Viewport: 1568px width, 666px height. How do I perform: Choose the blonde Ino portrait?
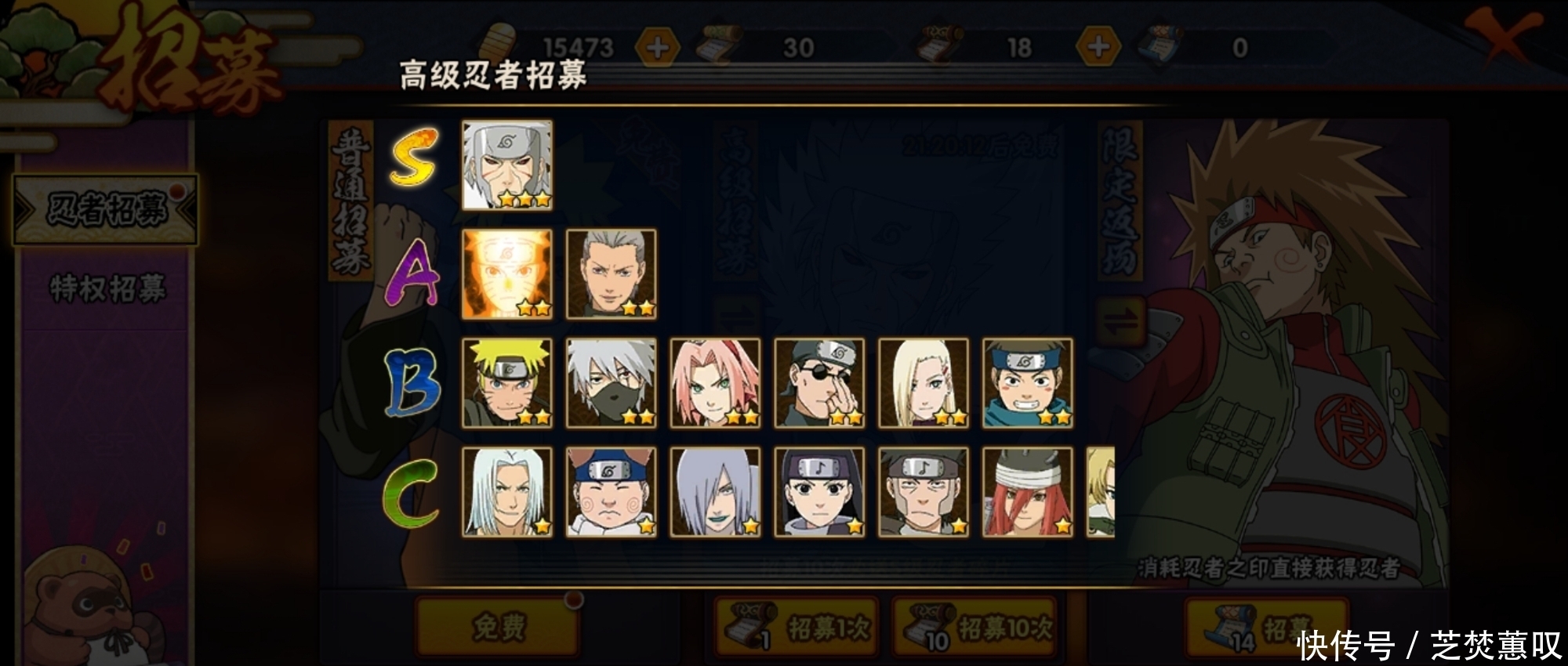(x=924, y=383)
